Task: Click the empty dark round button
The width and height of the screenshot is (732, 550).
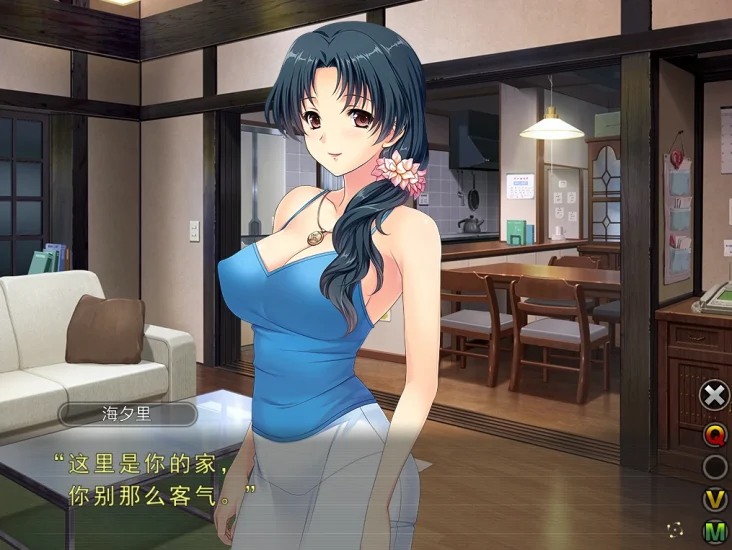Action: [x=715, y=467]
